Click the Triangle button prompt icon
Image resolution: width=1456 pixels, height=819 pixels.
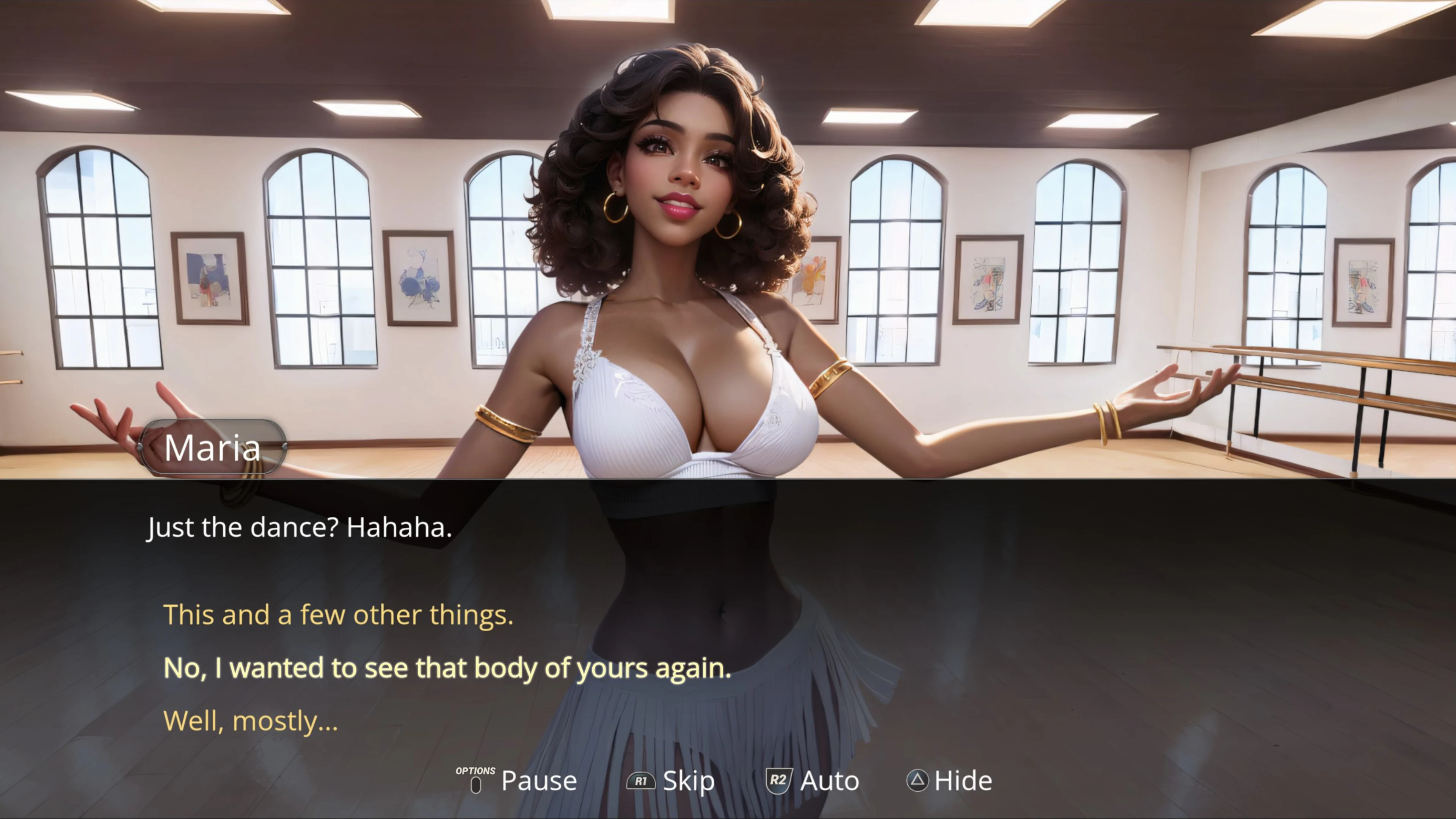click(x=918, y=781)
